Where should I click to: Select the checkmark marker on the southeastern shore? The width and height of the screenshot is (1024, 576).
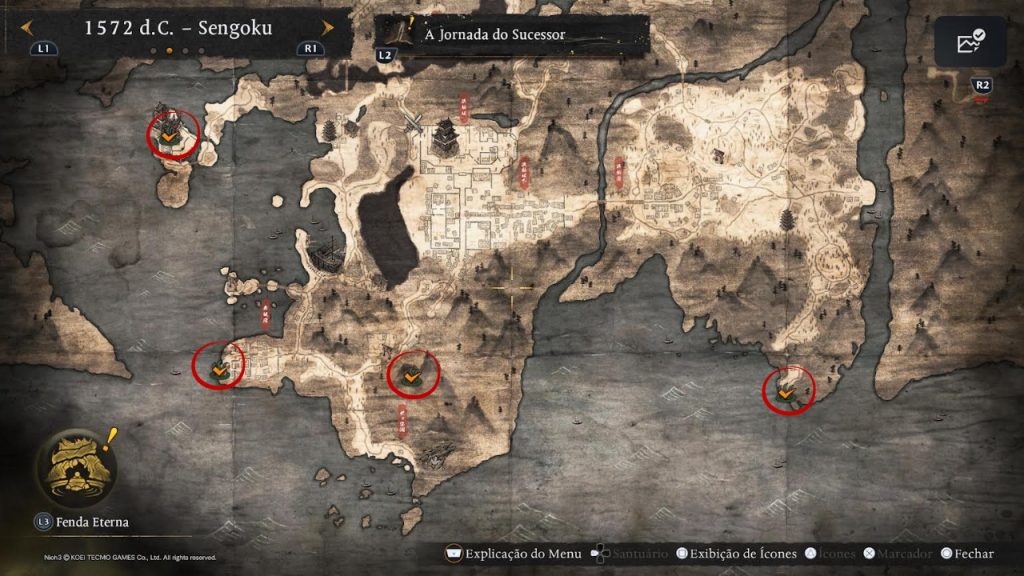(x=787, y=393)
